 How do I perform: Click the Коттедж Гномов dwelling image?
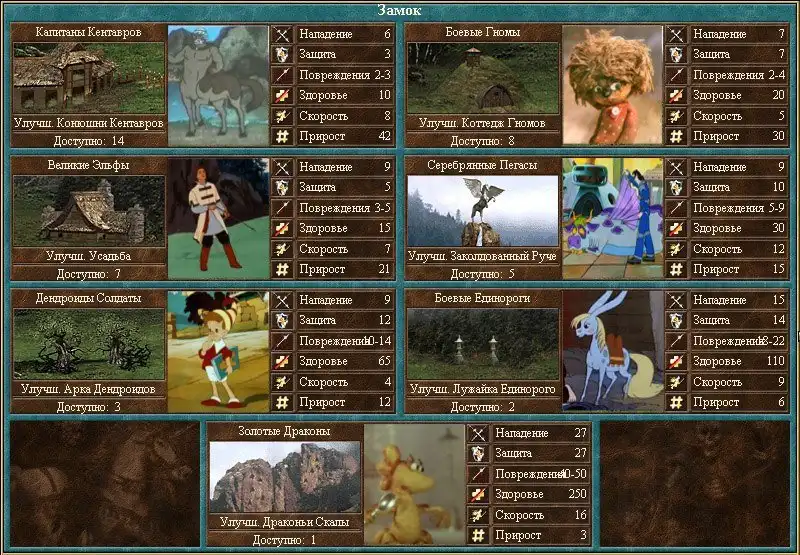click(x=482, y=78)
